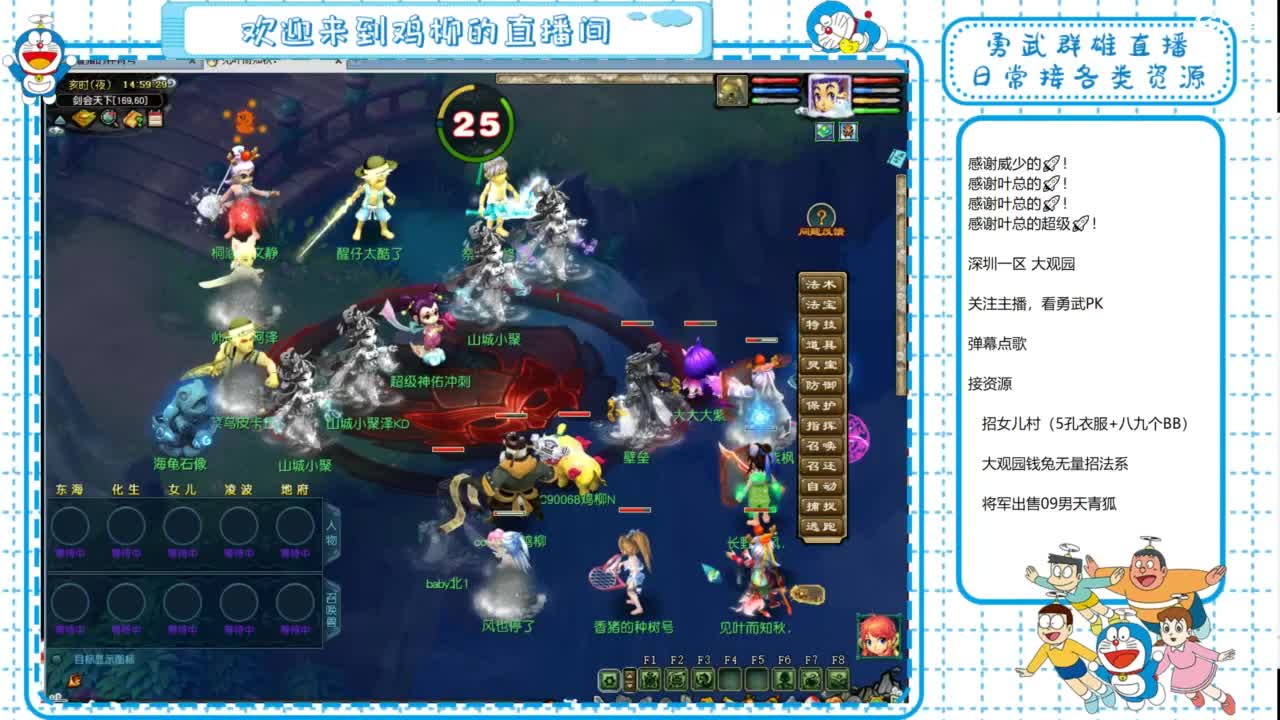
Task: Click the calendar/task icon near the map coordinates
Action: click(155, 118)
